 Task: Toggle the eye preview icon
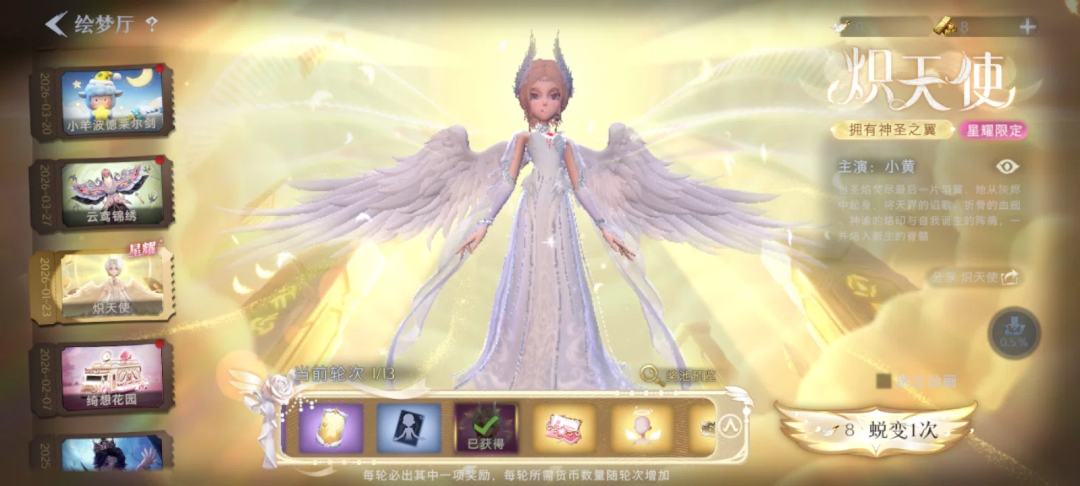pyautogui.click(x=1007, y=167)
